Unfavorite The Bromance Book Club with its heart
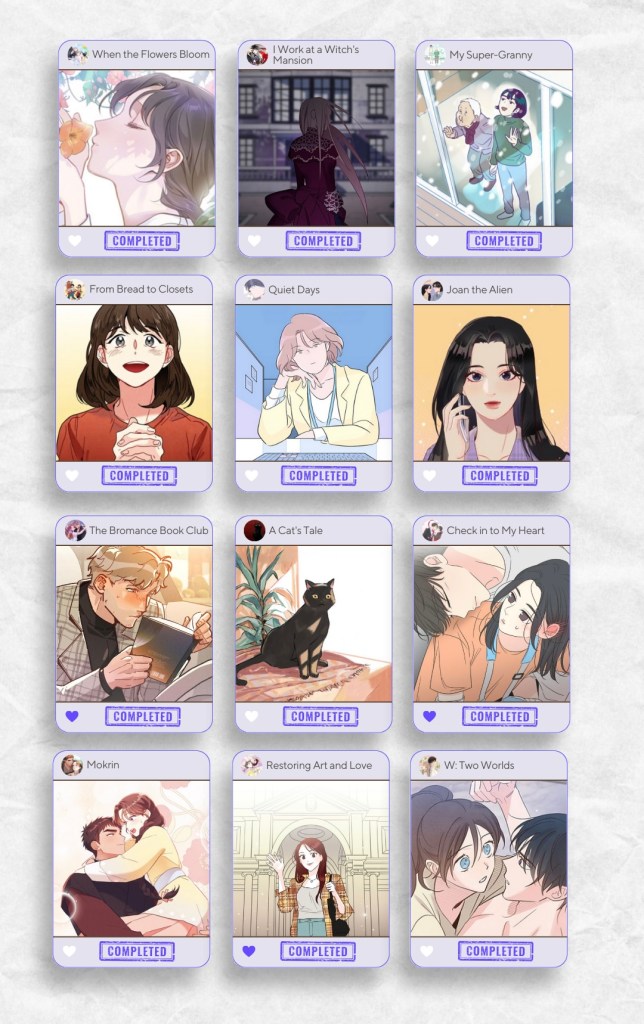The height and width of the screenshot is (1024, 644). [72, 717]
